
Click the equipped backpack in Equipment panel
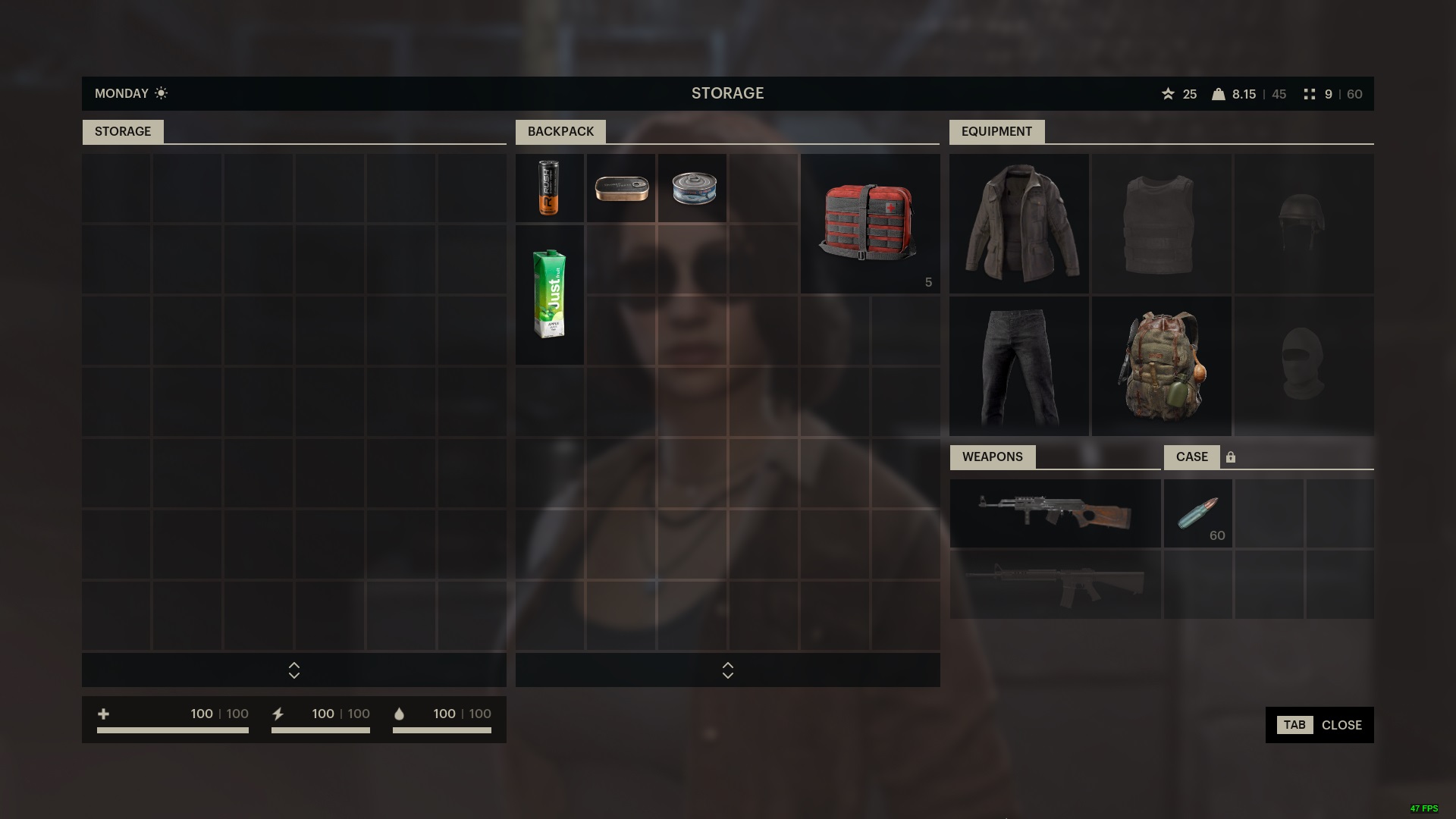[x=1161, y=366]
